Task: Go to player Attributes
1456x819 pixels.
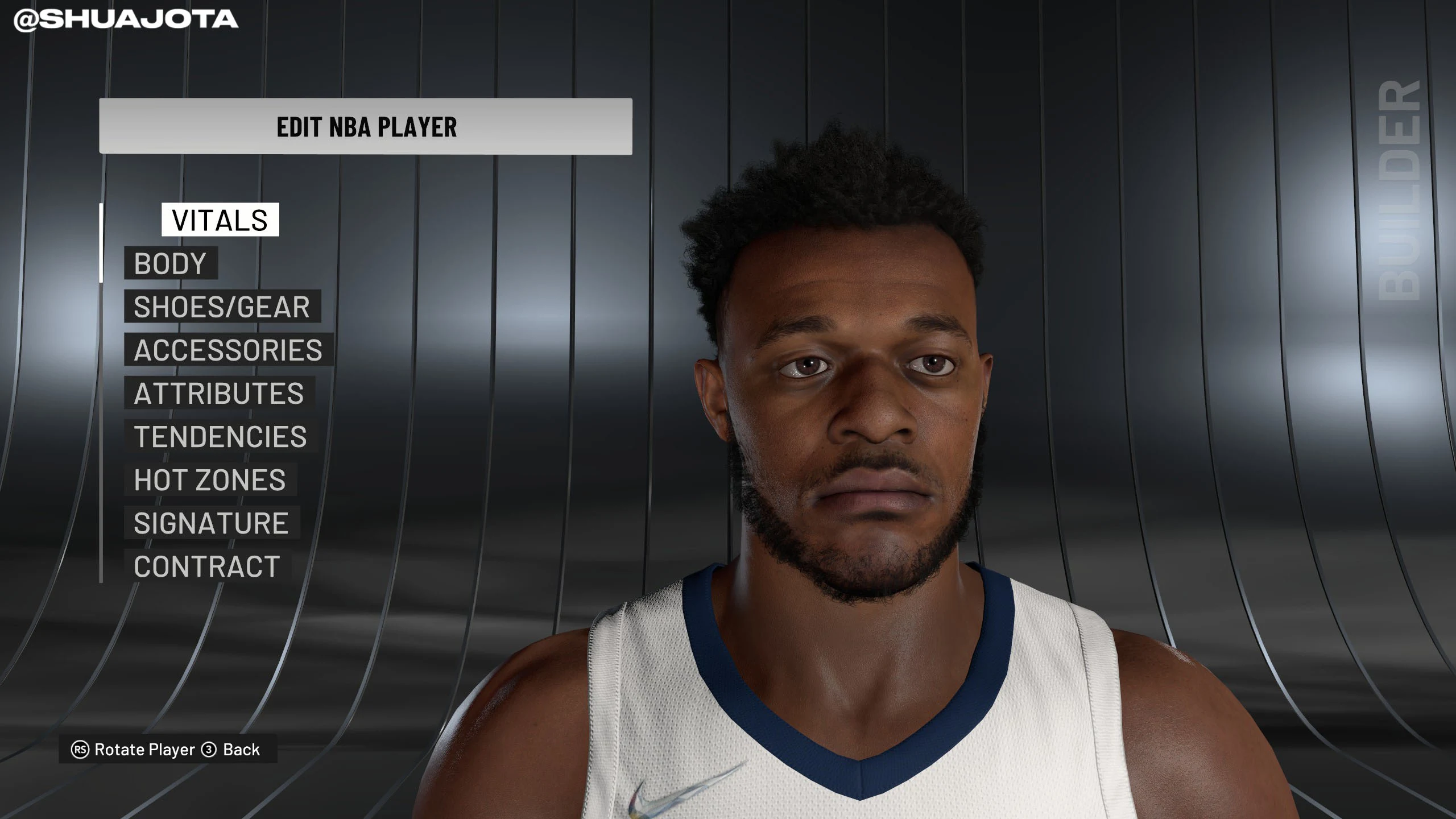Action: pos(219,393)
